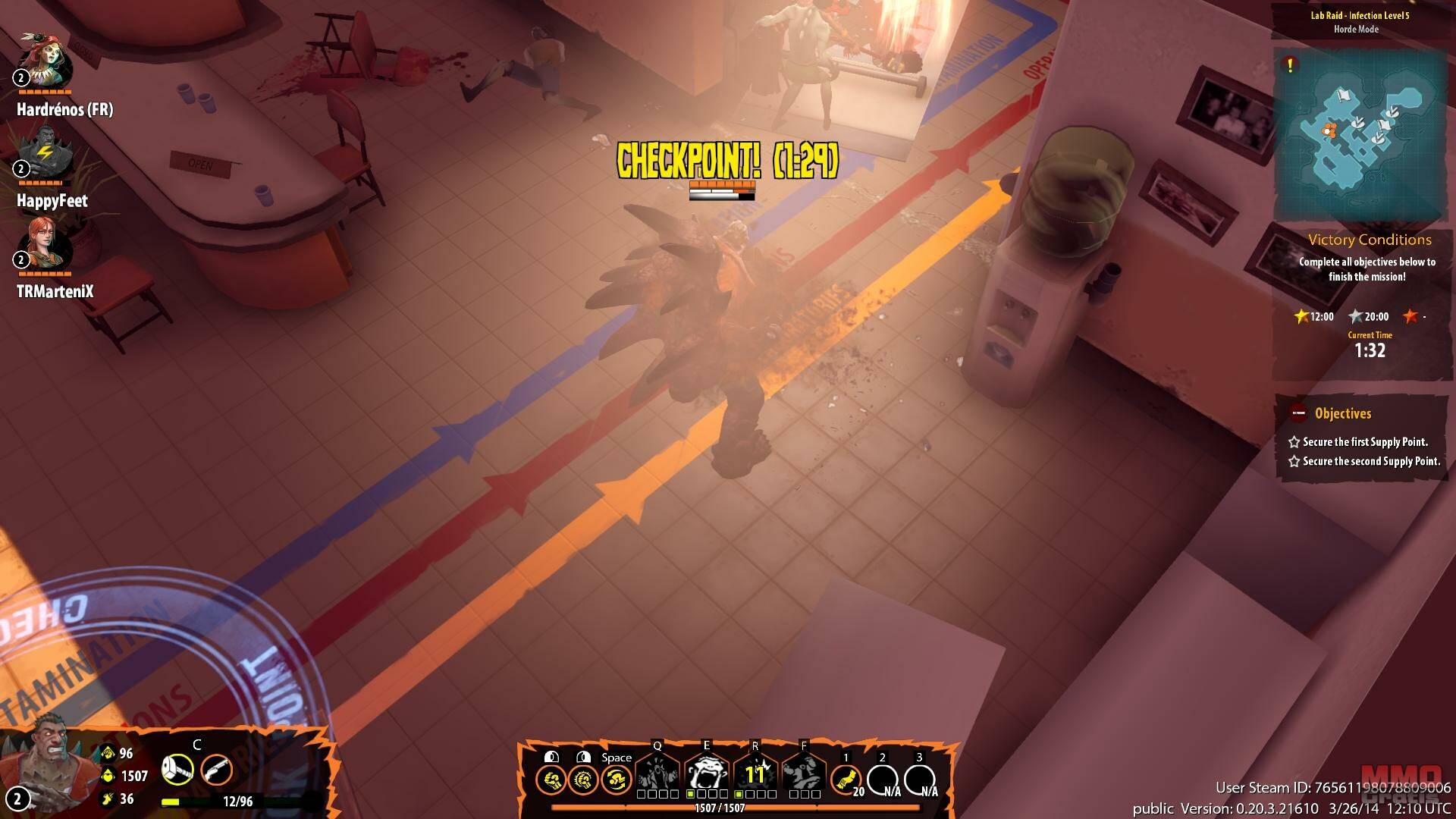Use the F grab ability
This screenshot has width=1456, height=819.
pyautogui.click(x=804, y=774)
